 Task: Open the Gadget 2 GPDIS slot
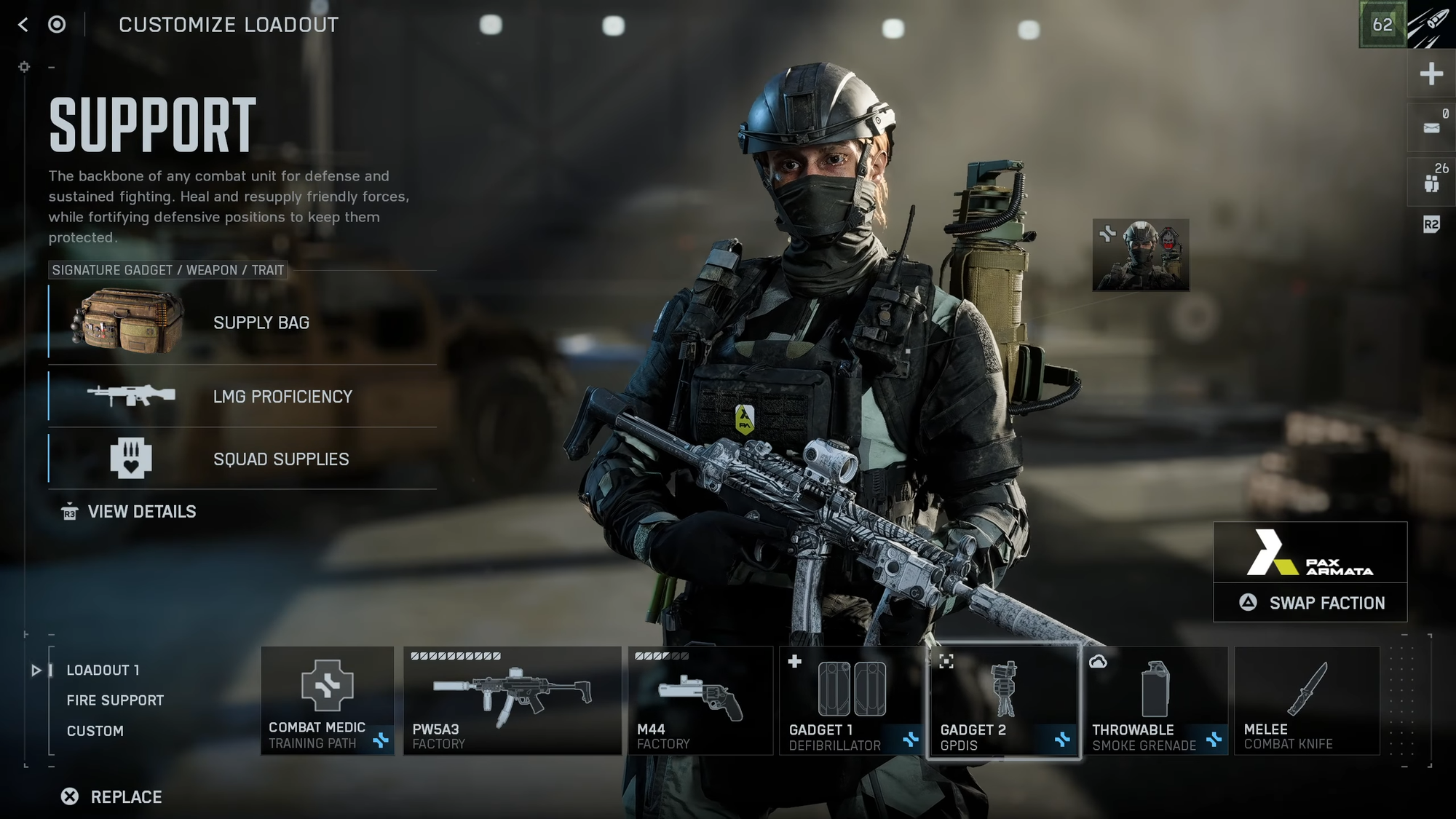coord(1003,700)
